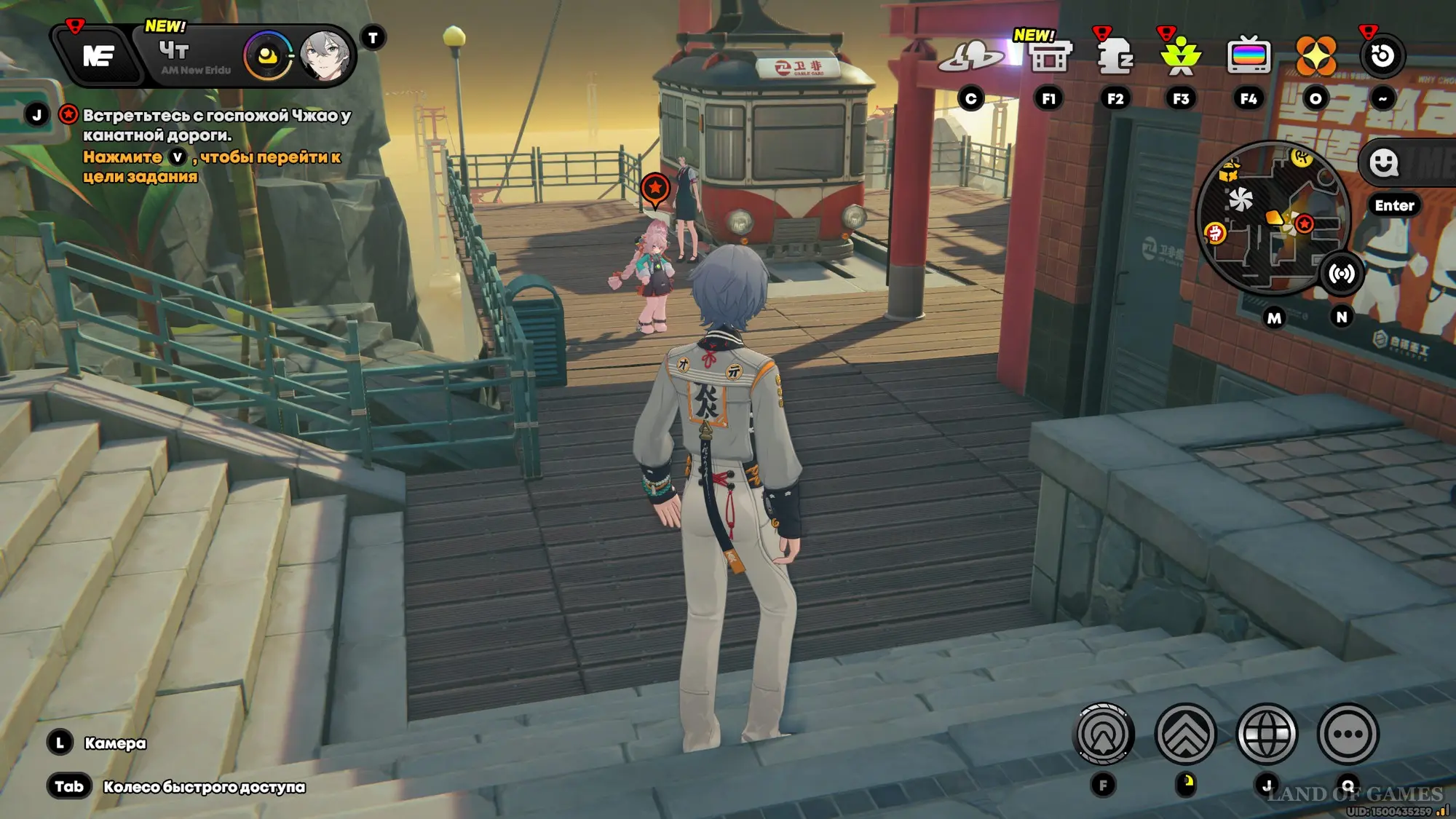
Task: Open the flying saucer icon menu
Action: pyautogui.click(x=971, y=56)
